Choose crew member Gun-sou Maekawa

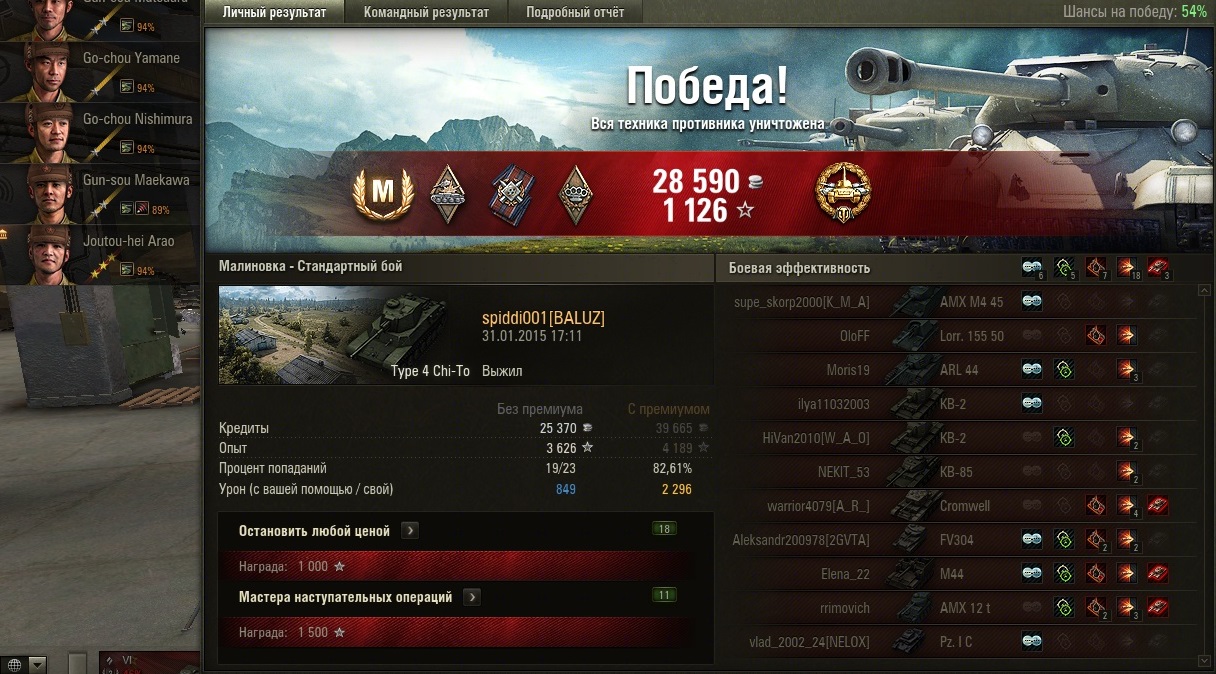(x=100, y=195)
